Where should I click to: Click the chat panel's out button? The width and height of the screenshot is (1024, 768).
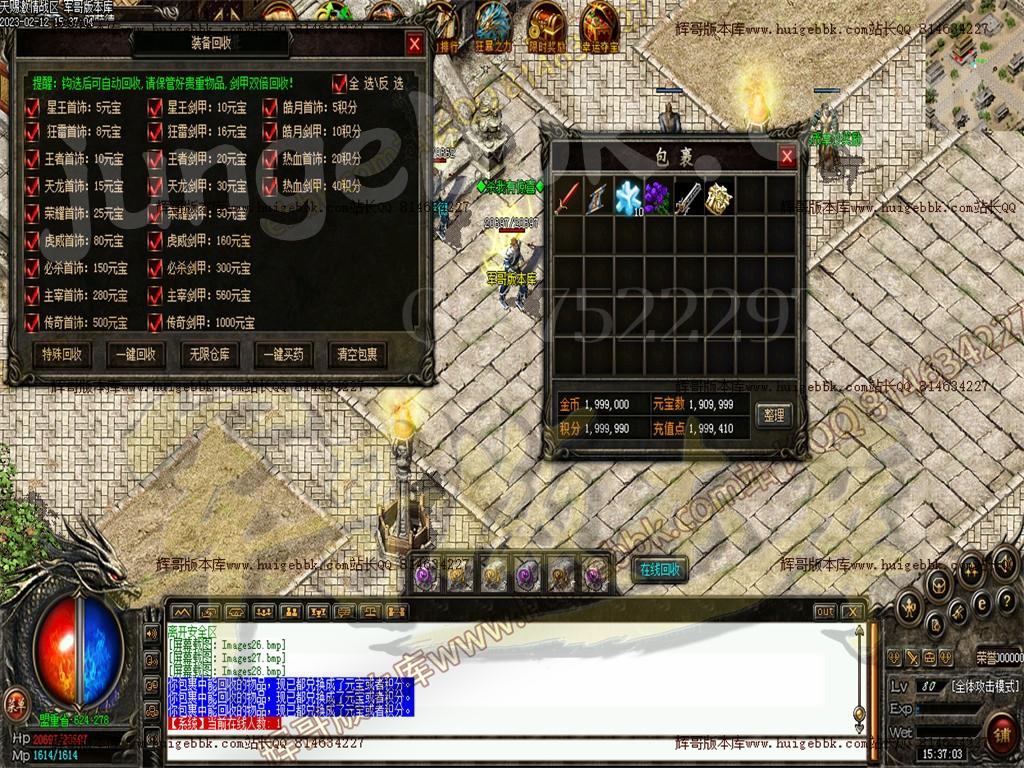(x=824, y=611)
